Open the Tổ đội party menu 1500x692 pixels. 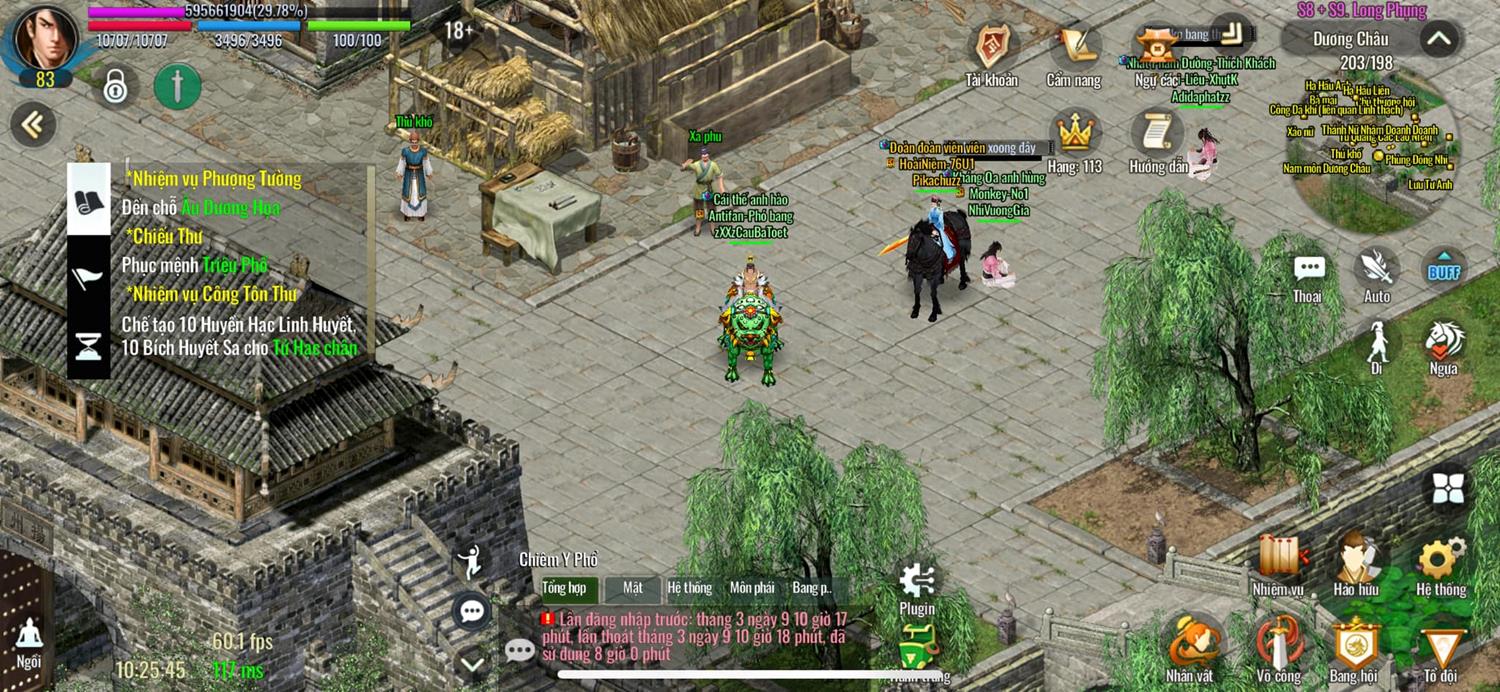[x=1440, y=645]
